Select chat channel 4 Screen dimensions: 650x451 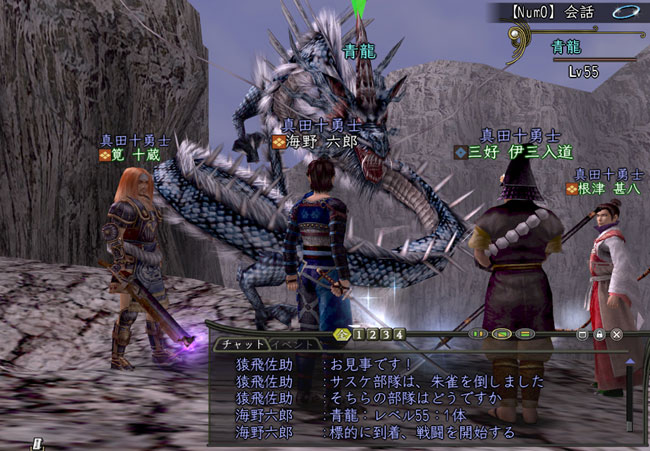tap(398, 333)
